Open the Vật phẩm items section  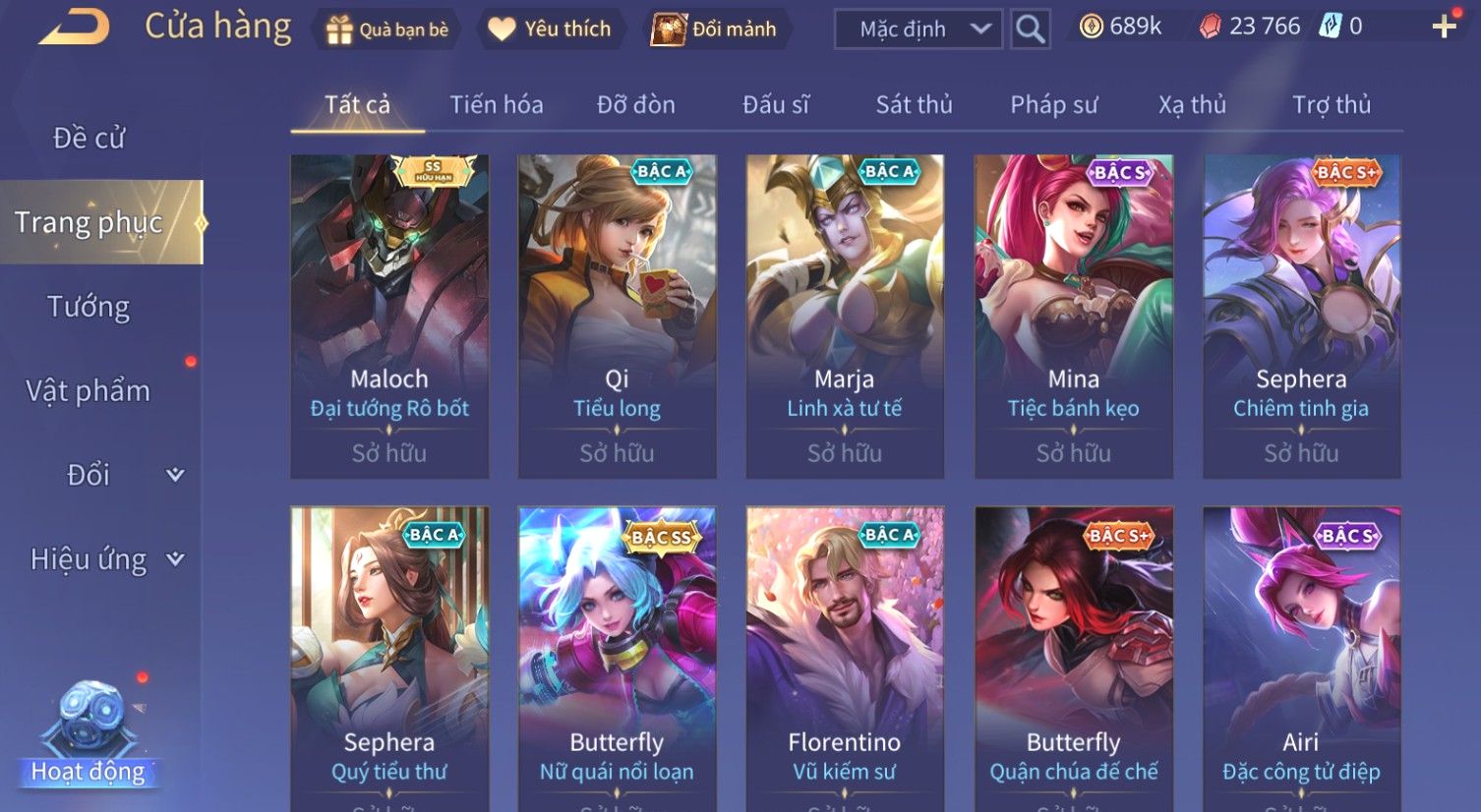(x=89, y=391)
